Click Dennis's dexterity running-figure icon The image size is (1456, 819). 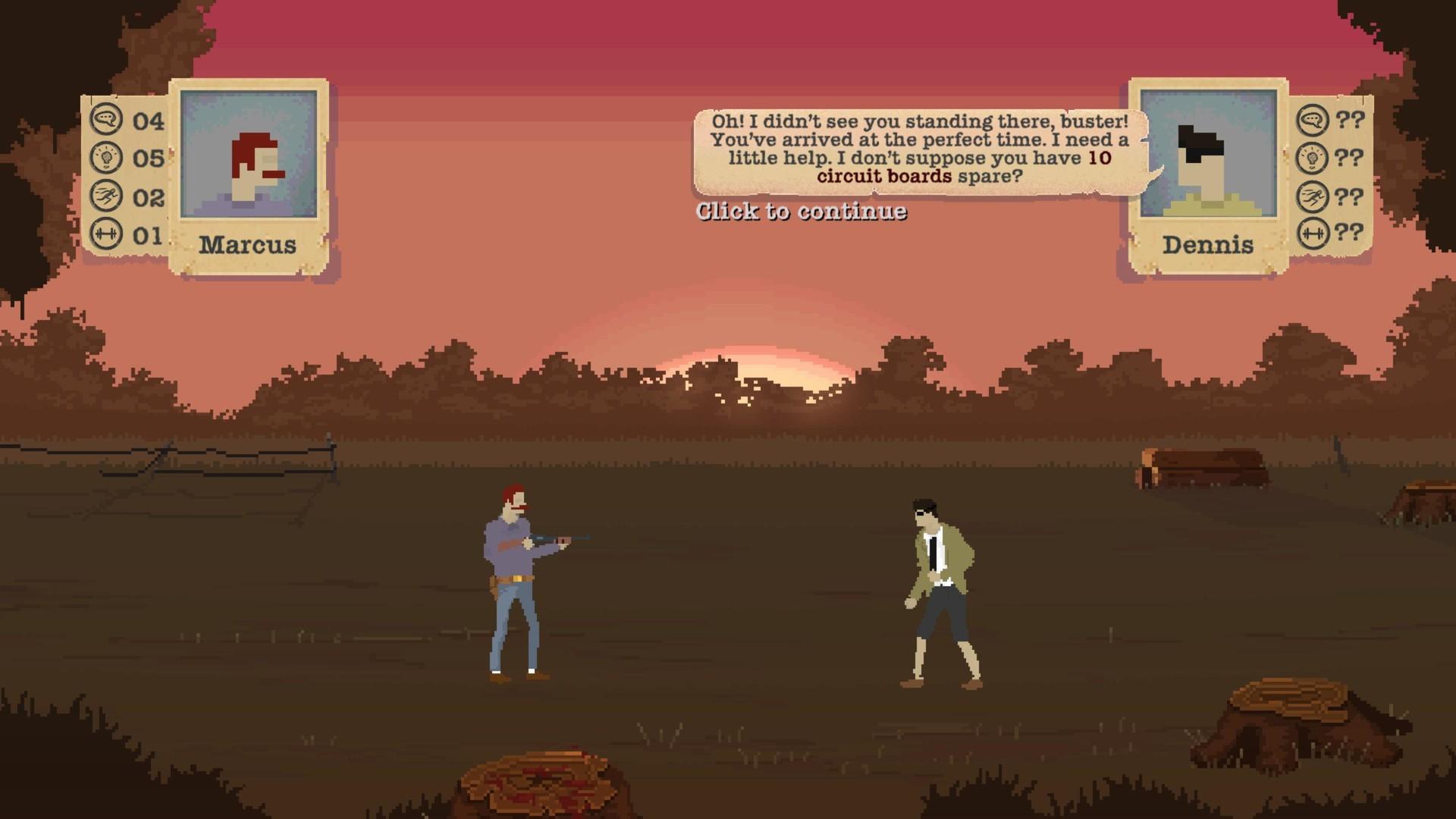(1313, 194)
